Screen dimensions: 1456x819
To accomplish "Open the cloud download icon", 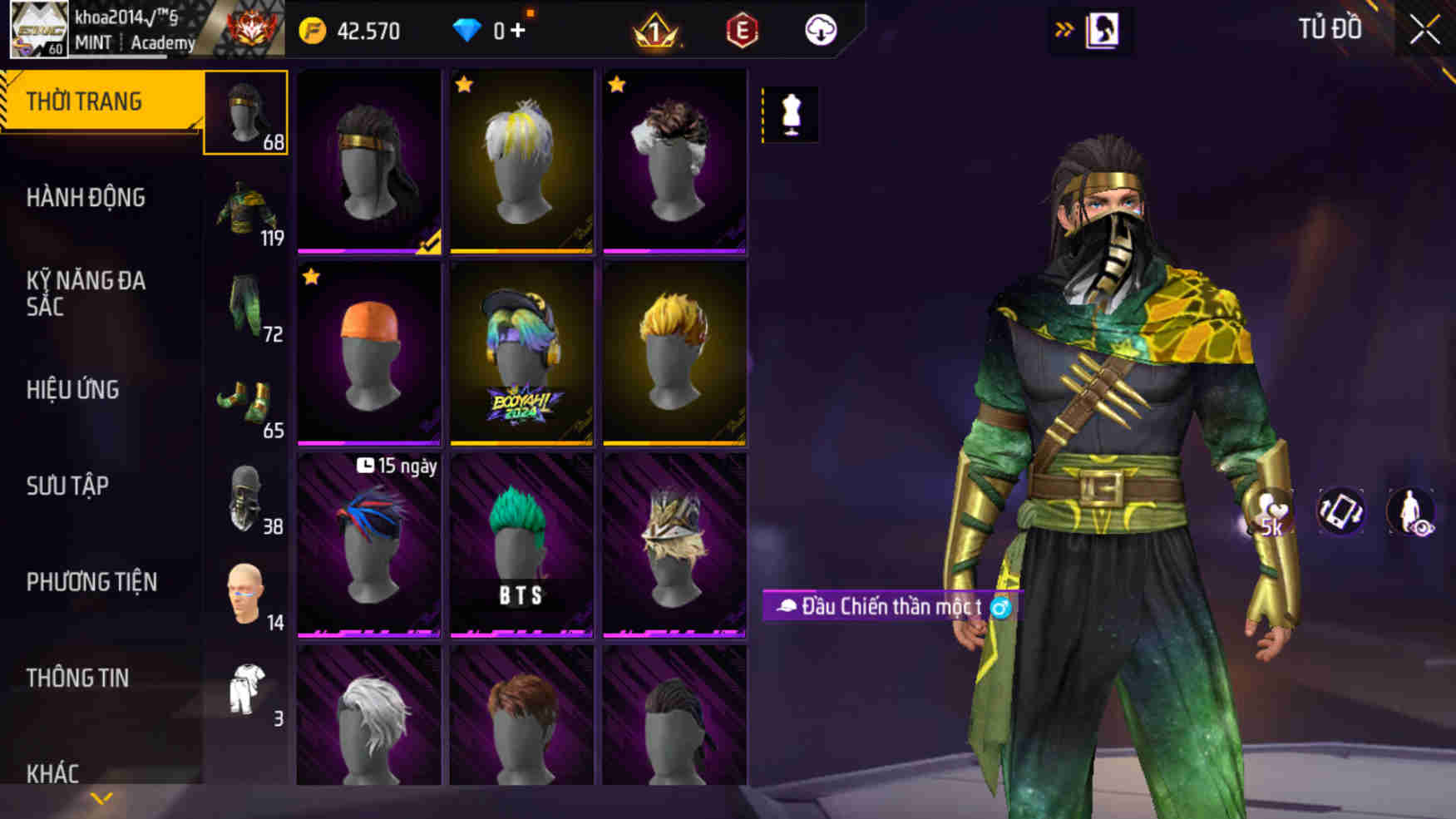I will (821, 31).
